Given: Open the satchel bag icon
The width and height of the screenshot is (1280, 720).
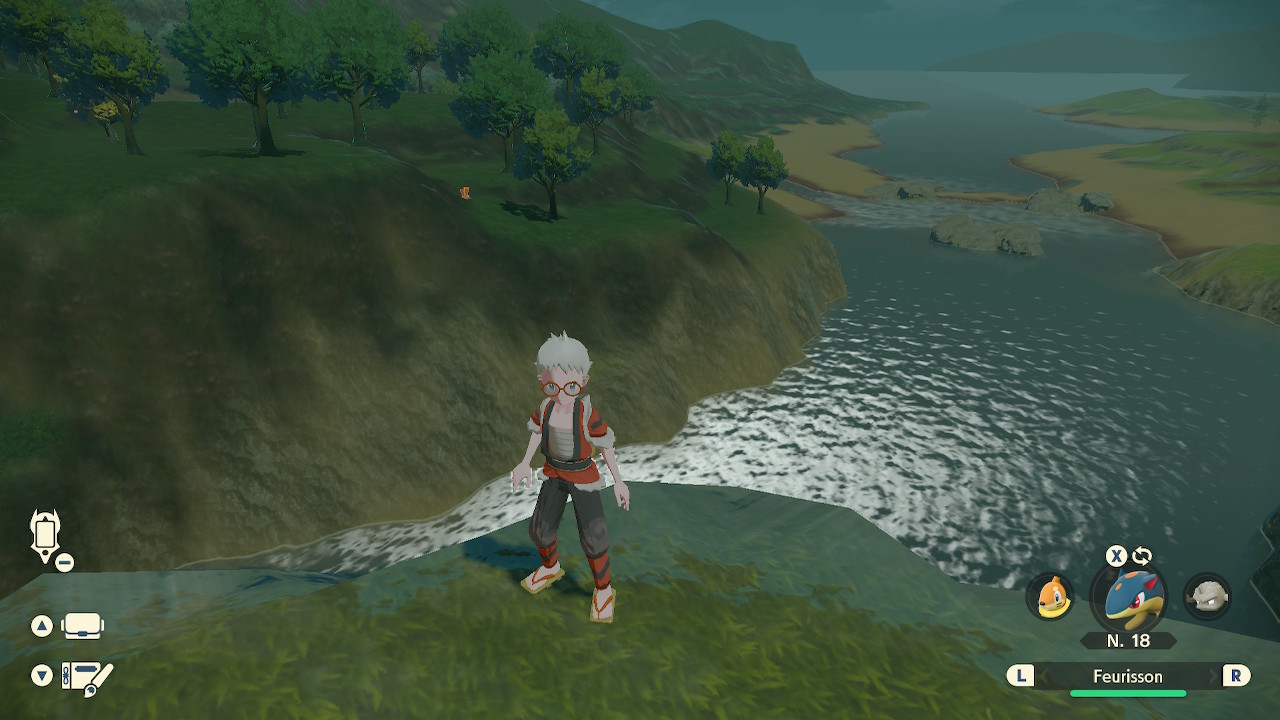Looking at the screenshot, I should (x=83, y=627).
